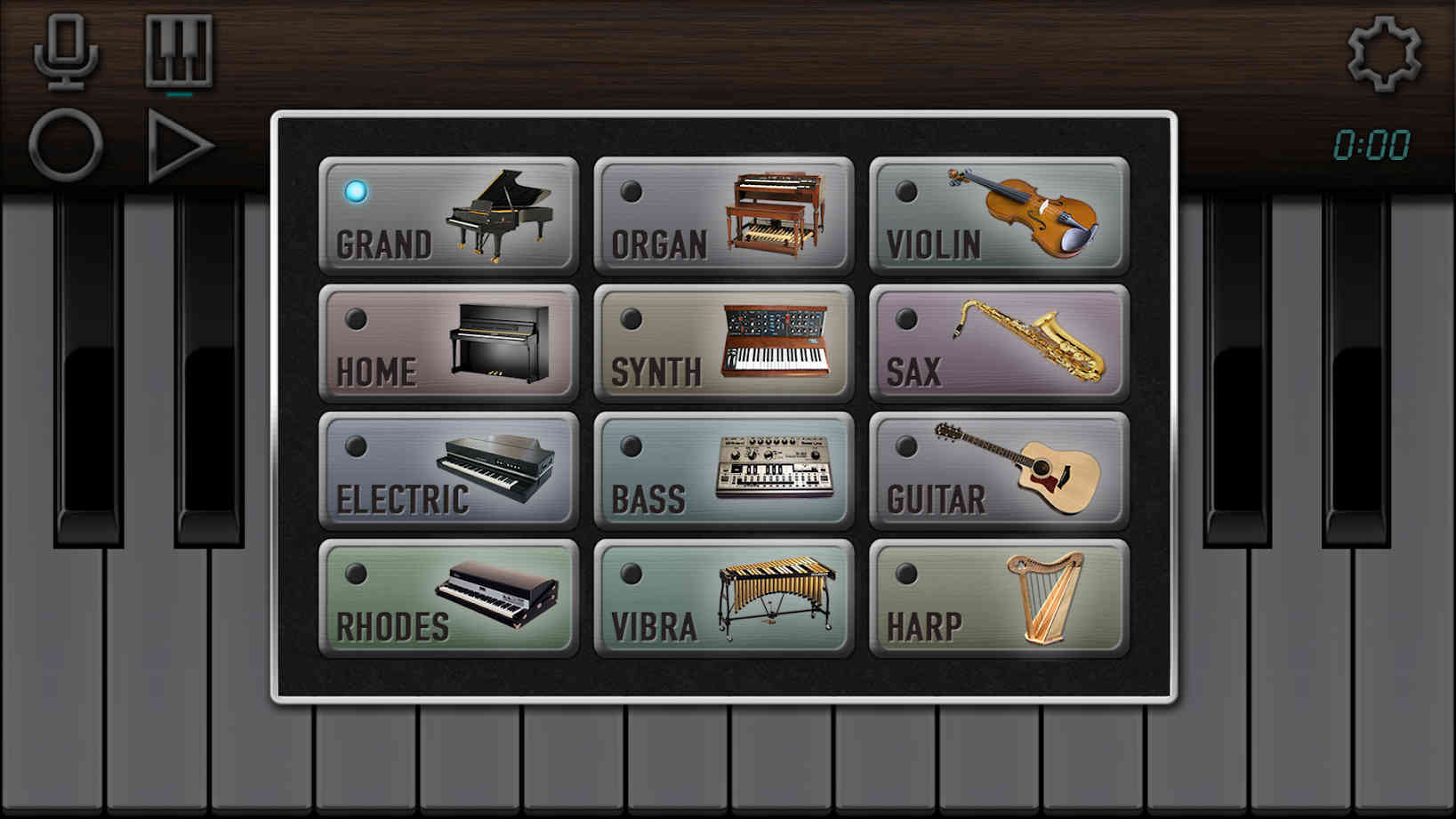Tap the microphone icon
Screen dimensions: 1456x819
click(66, 52)
